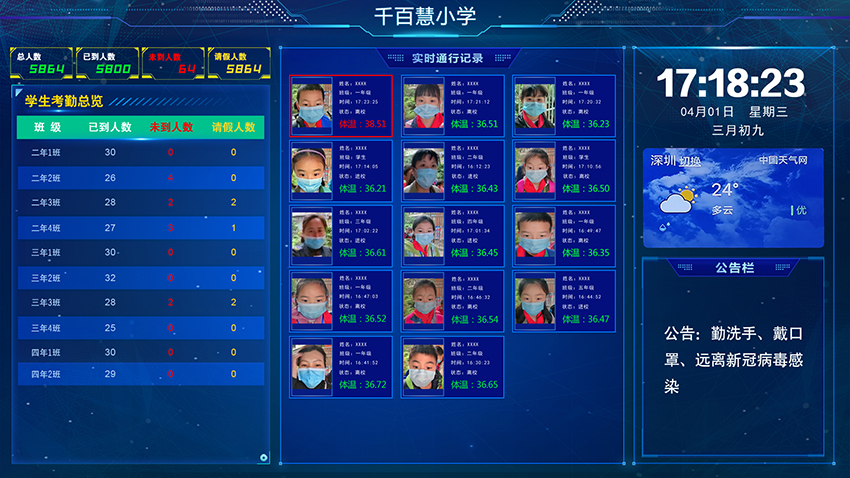850x478 pixels.
Task: Open the red-bordered record with temperature 38.51
Action: pyautogui.click(x=340, y=105)
